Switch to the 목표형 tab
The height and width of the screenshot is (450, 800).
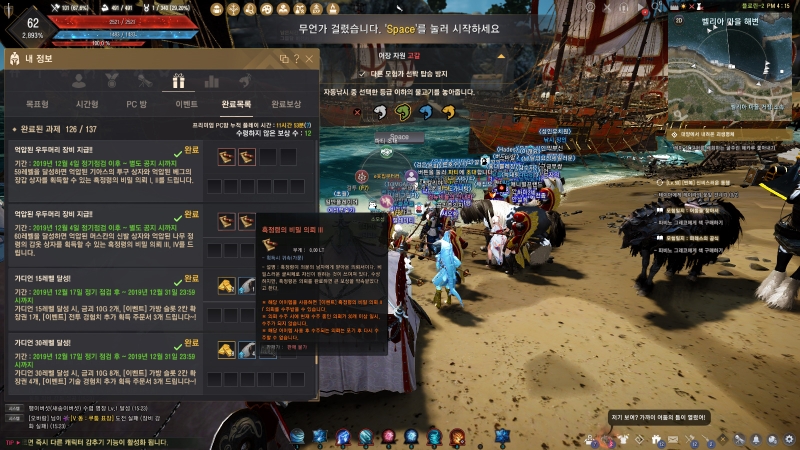pos(37,104)
